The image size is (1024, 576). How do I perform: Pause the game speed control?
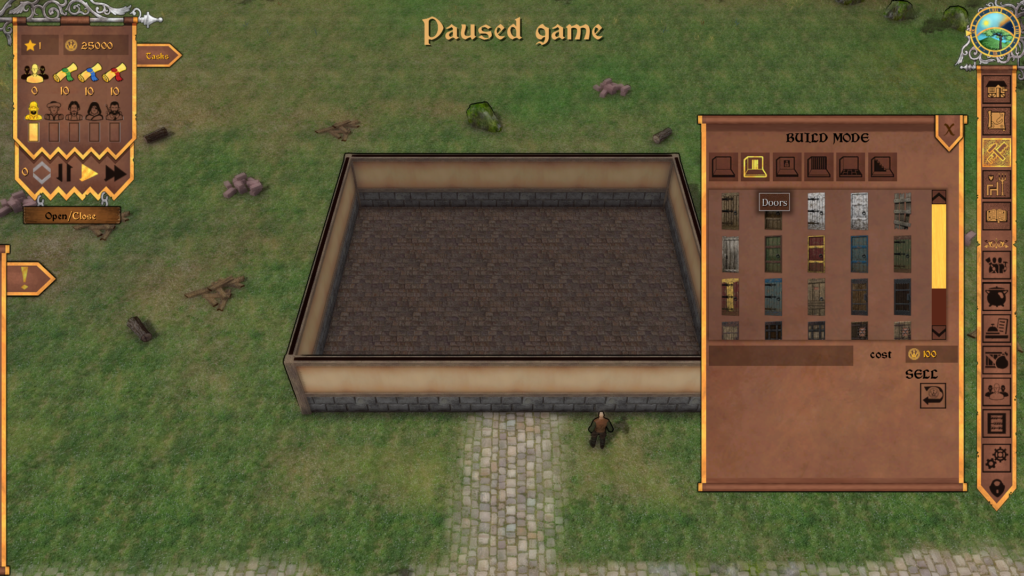tap(65, 173)
